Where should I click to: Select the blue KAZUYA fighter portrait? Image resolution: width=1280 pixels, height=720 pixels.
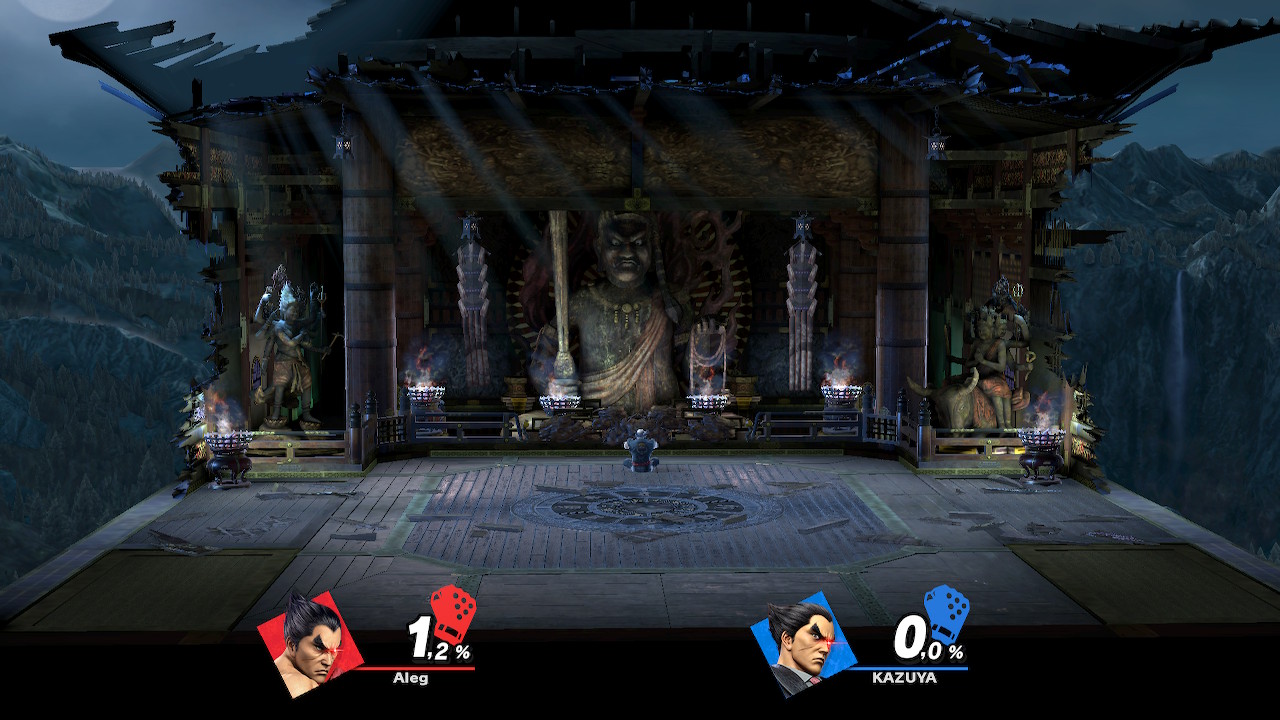pyautogui.click(x=795, y=641)
